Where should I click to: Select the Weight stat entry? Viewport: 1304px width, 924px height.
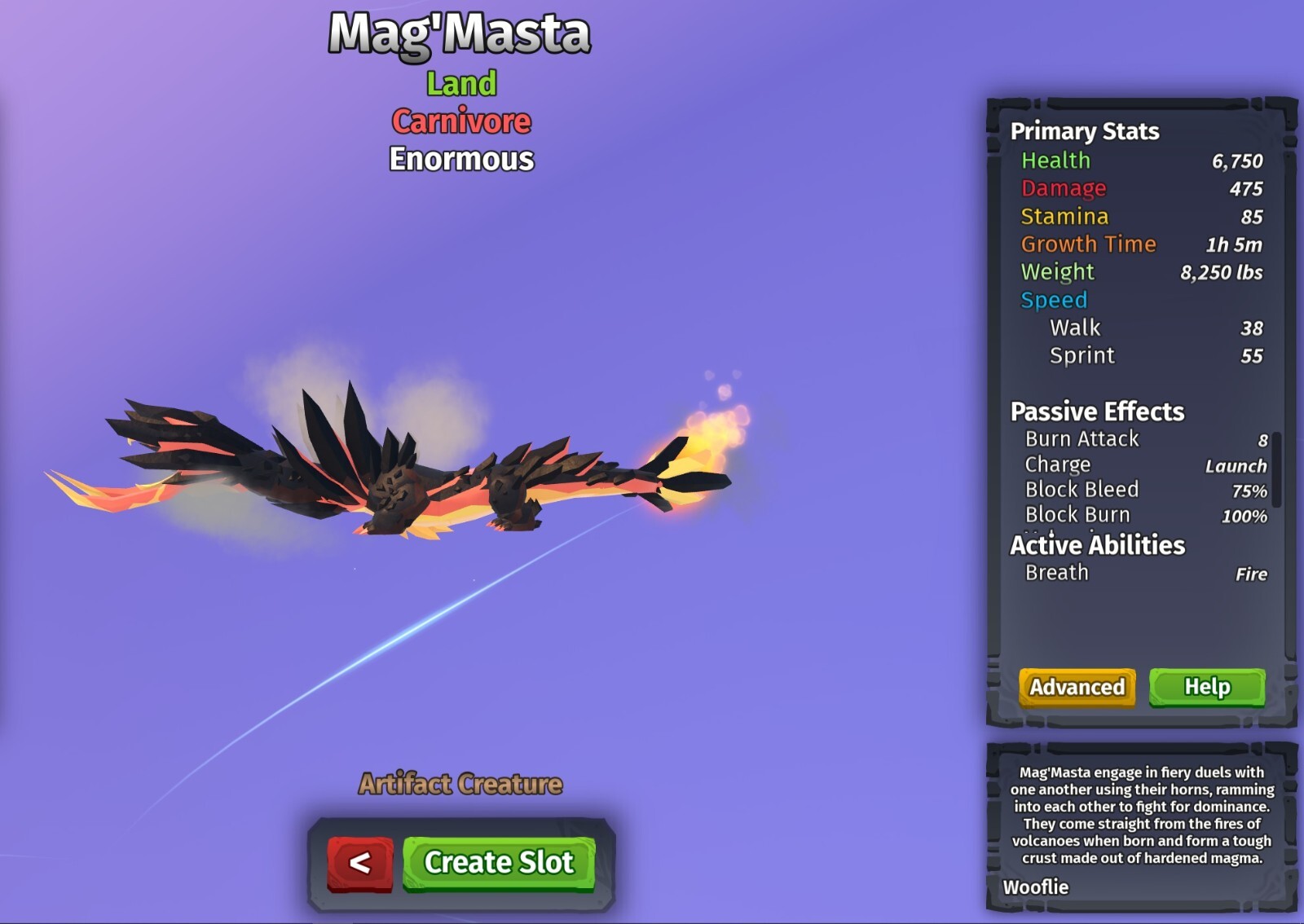point(1057,272)
